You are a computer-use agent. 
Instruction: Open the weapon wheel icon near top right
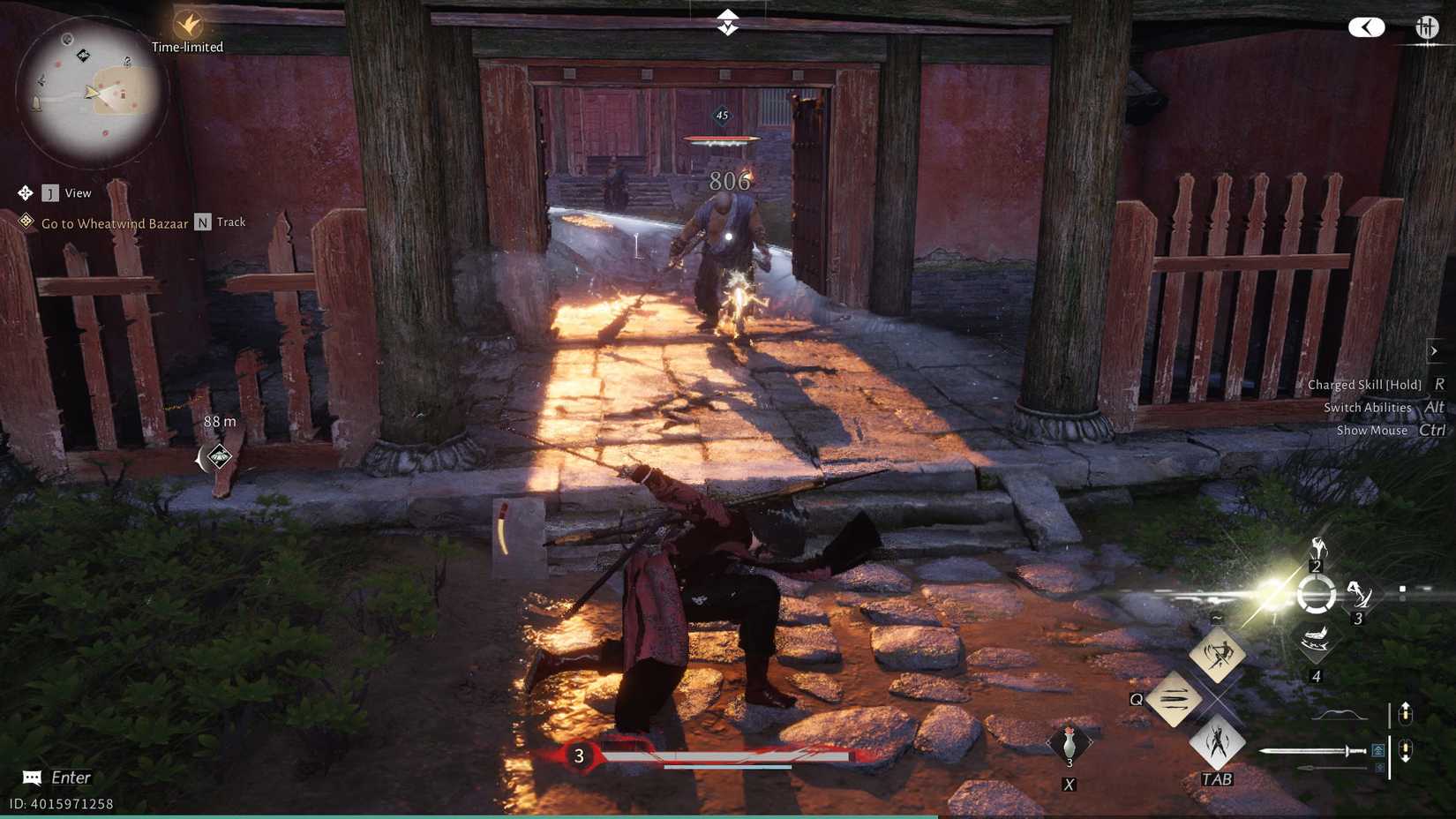point(1427,25)
